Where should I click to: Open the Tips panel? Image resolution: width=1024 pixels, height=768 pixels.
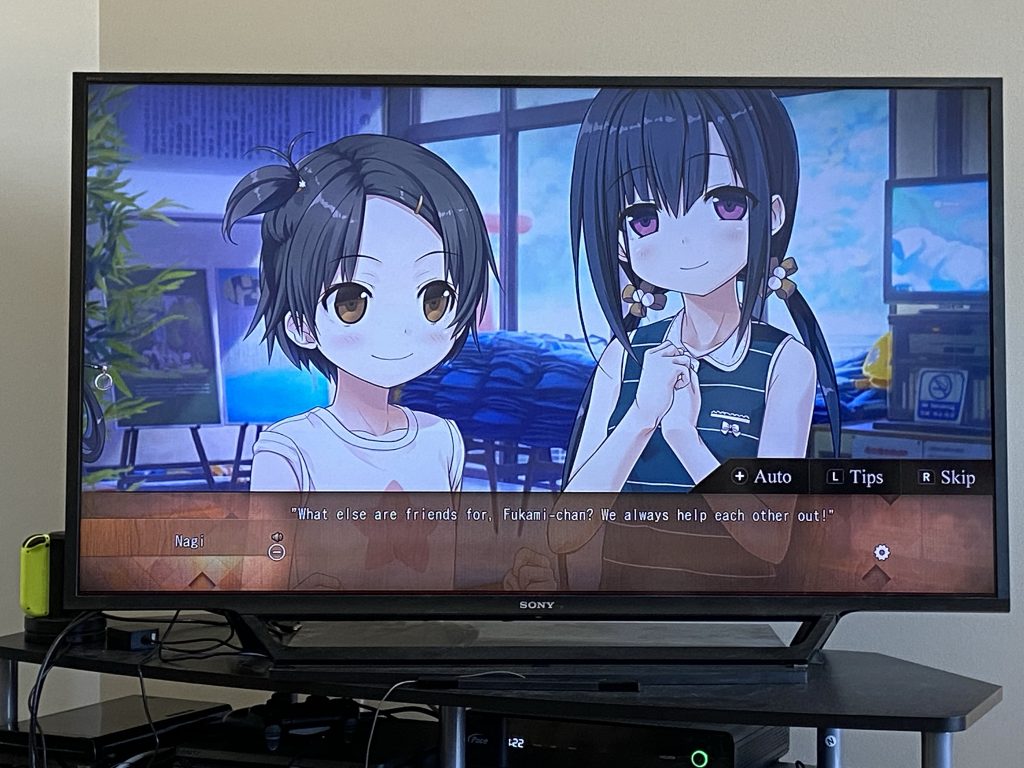point(855,477)
